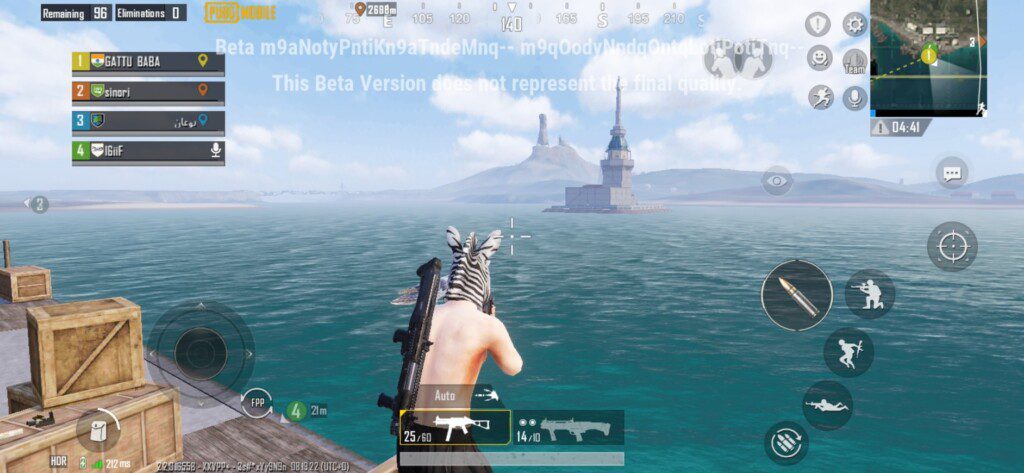The height and width of the screenshot is (473, 1024).
Task: Crouch with the kneeling soldier button
Action: pos(869,294)
